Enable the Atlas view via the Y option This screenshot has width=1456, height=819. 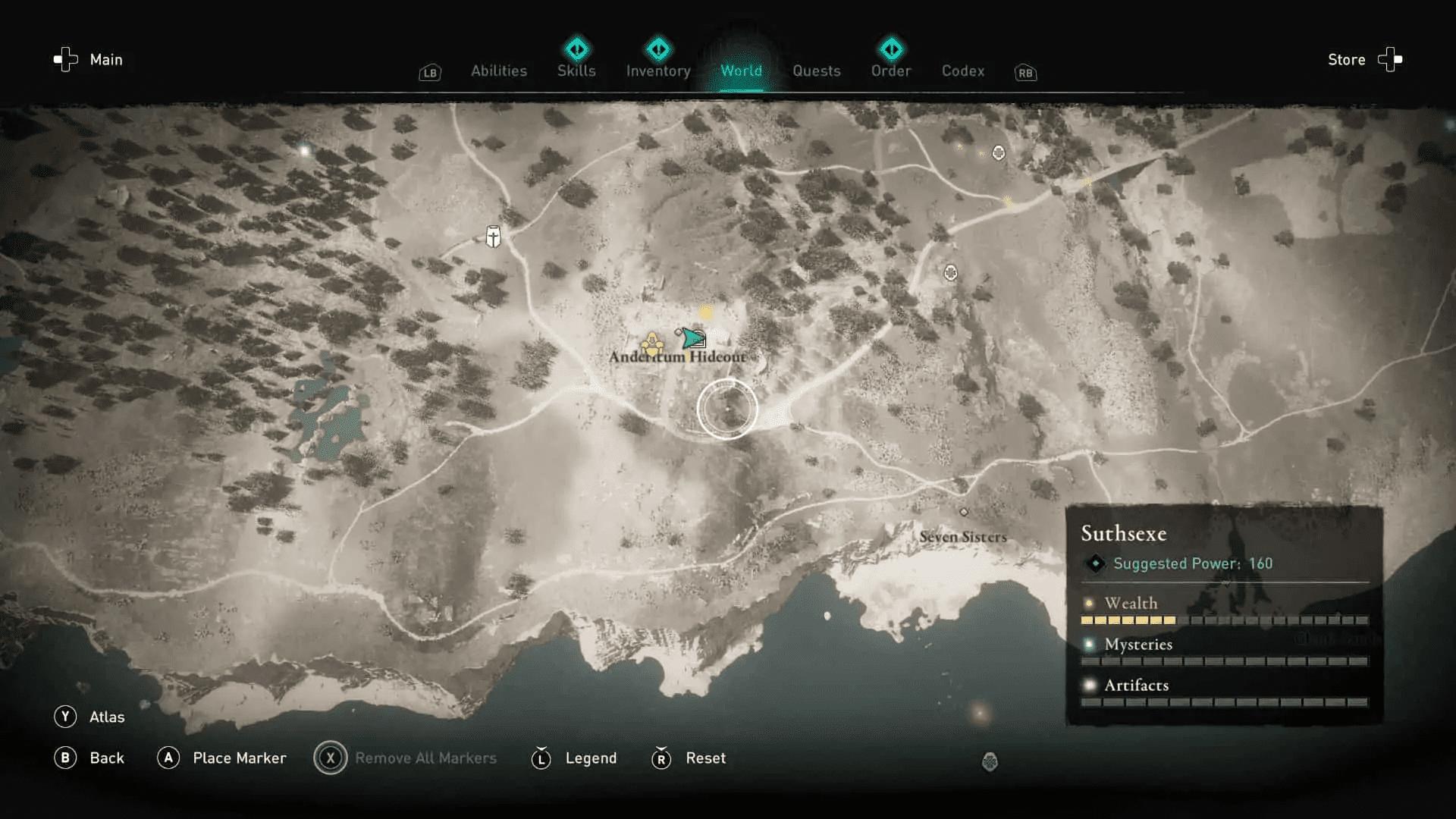[x=67, y=716]
